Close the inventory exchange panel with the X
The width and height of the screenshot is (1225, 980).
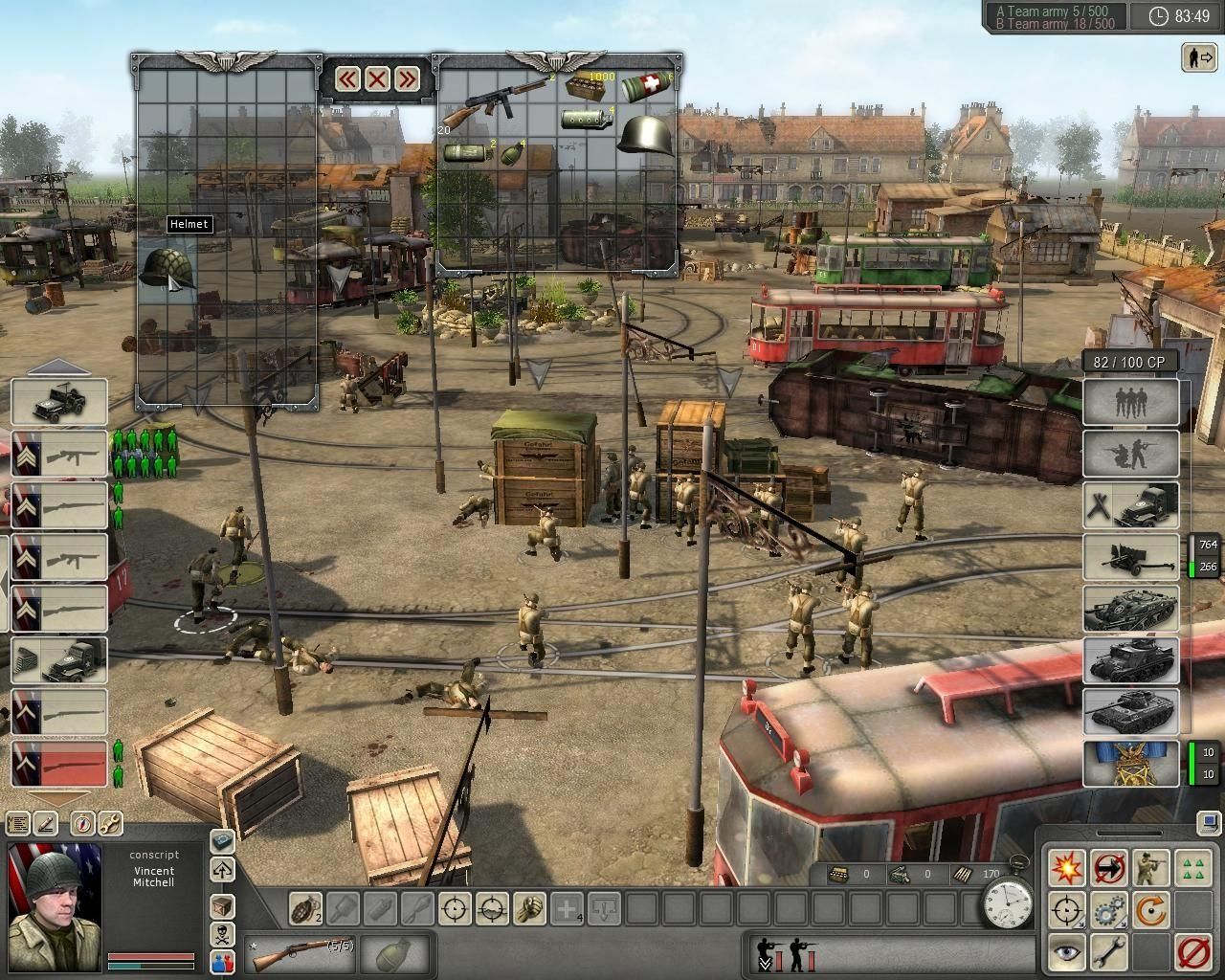pos(377,78)
